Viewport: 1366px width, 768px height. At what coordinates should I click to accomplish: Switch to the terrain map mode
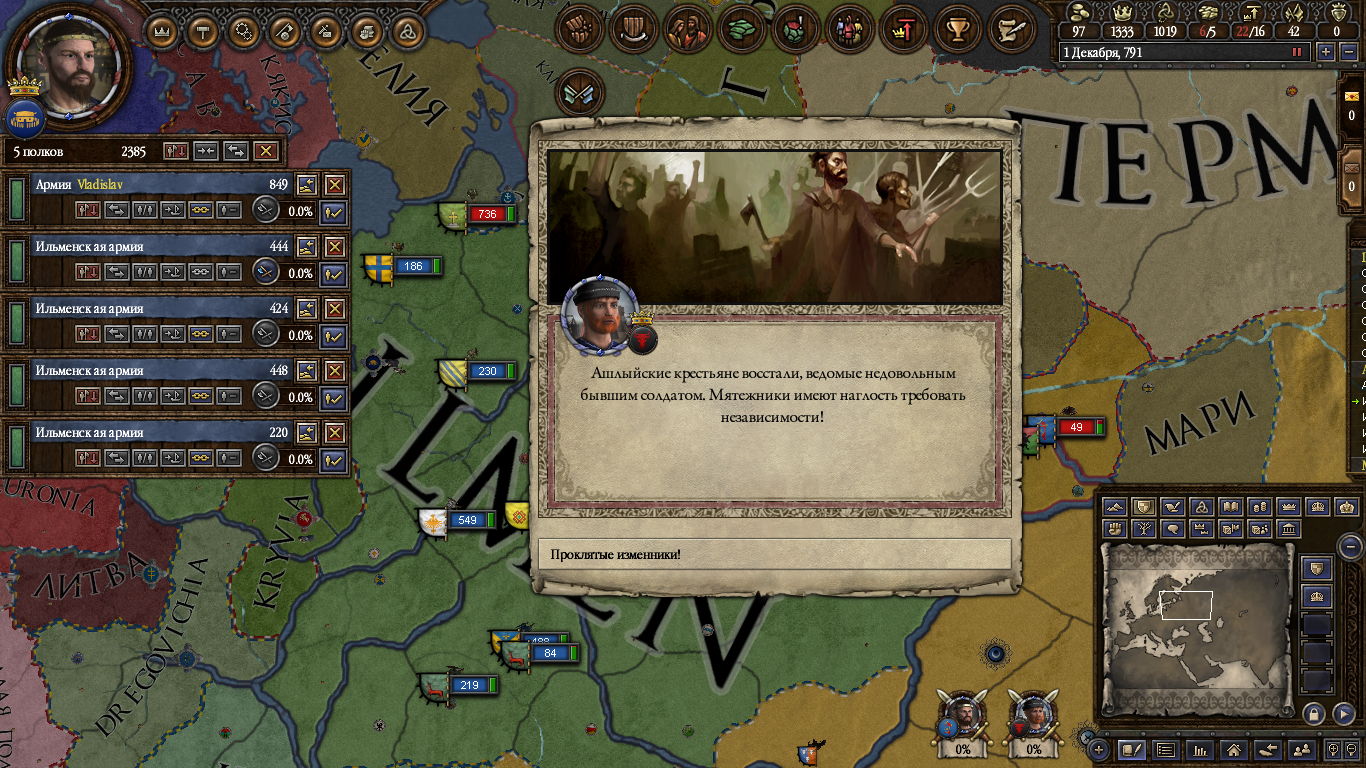tap(1117, 507)
